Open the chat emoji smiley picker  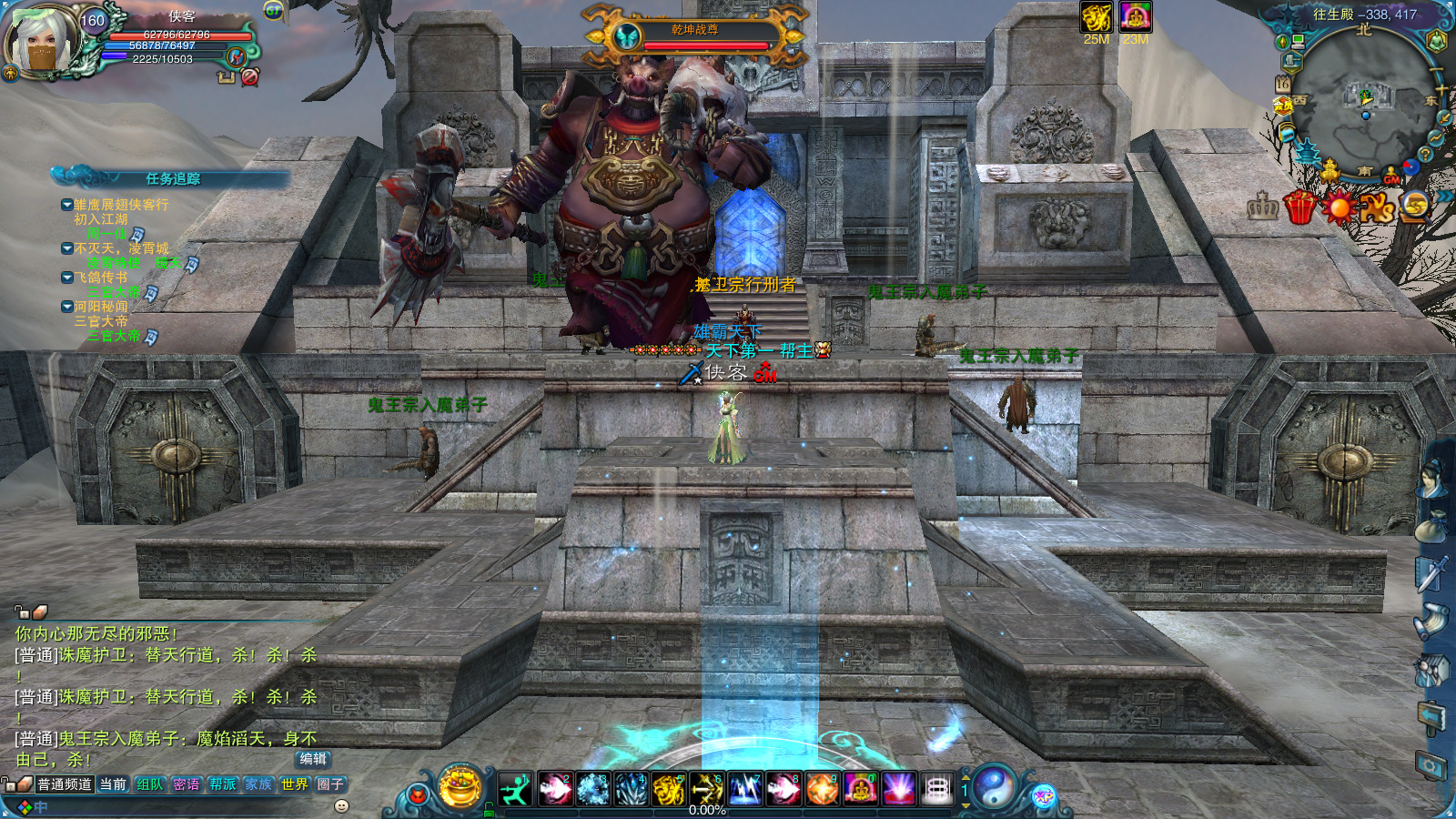click(x=342, y=805)
